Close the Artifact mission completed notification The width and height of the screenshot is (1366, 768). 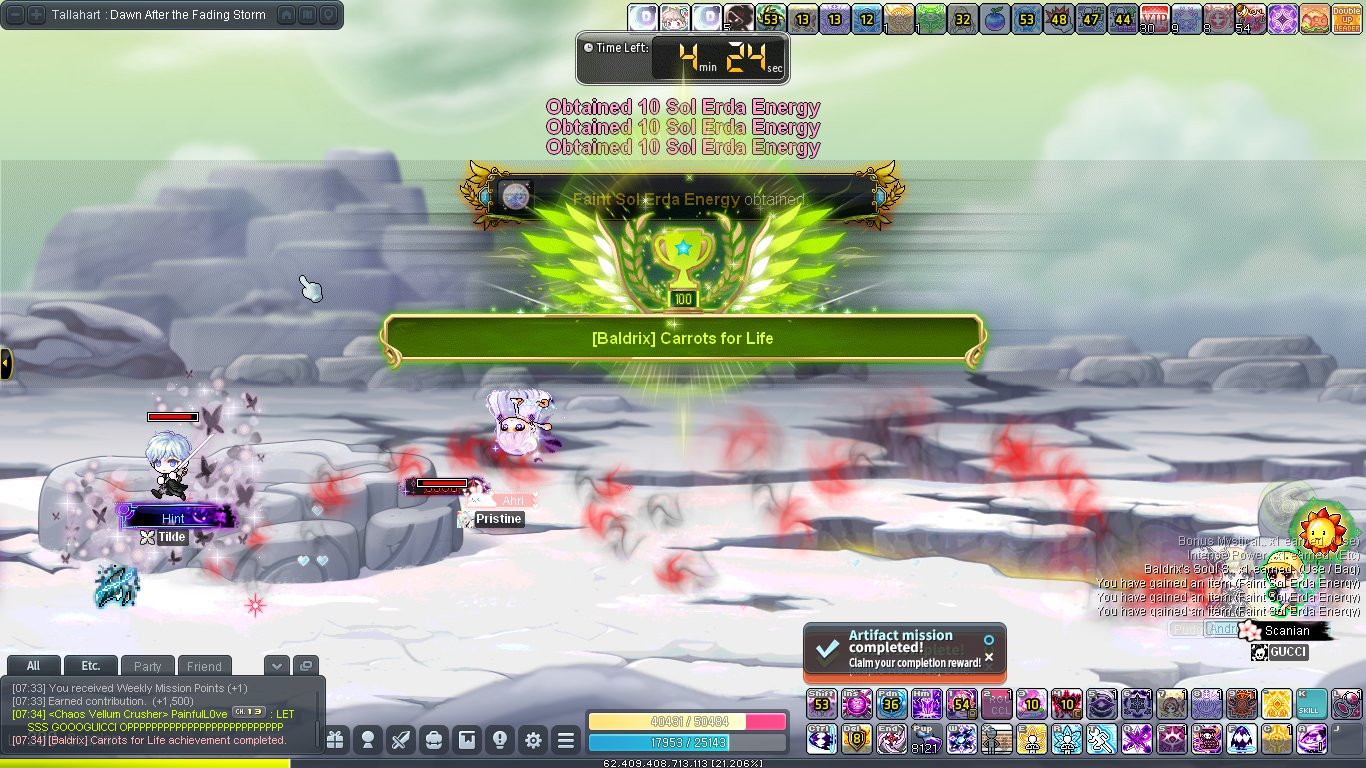click(x=989, y=657)
